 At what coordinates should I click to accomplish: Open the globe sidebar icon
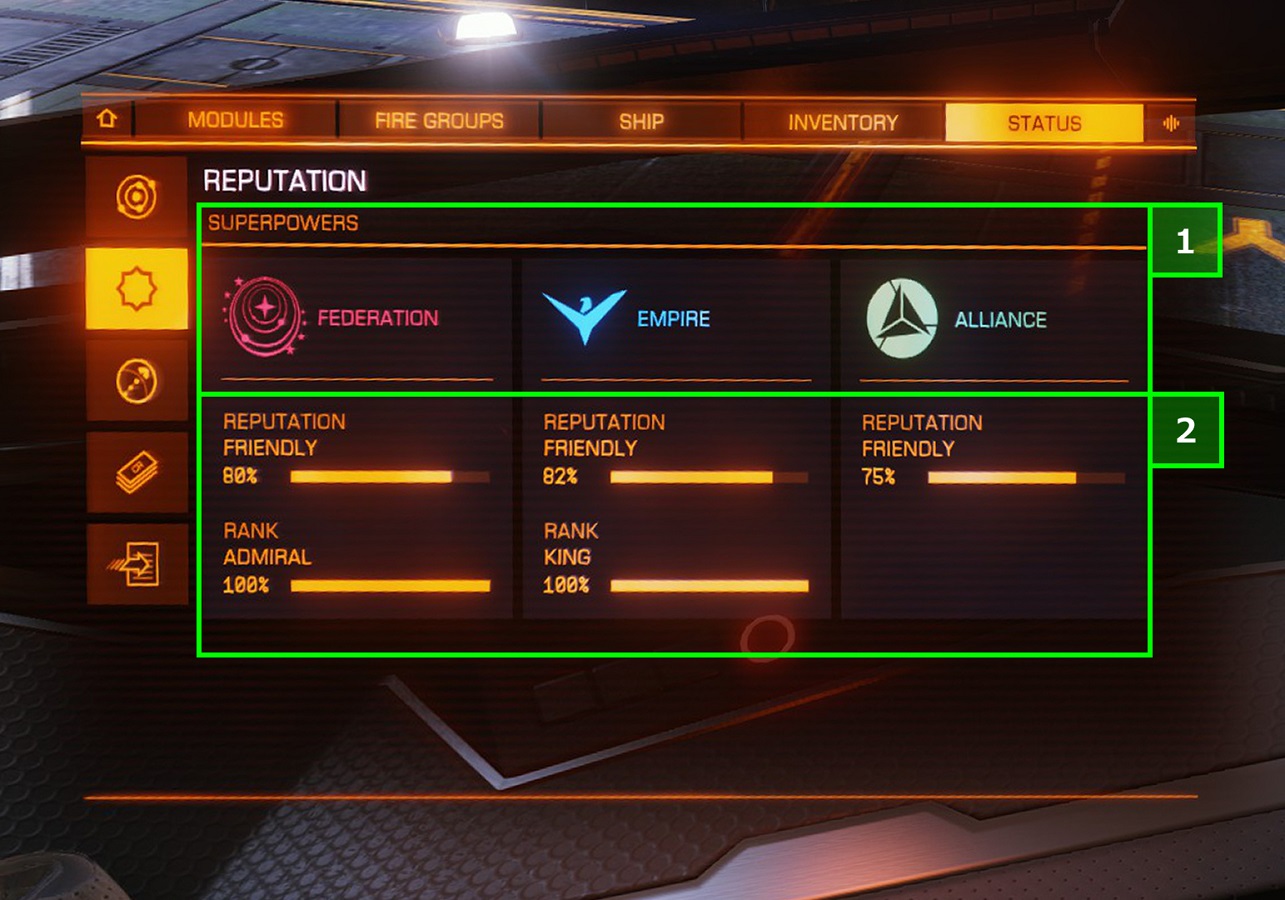click(137, 381)
